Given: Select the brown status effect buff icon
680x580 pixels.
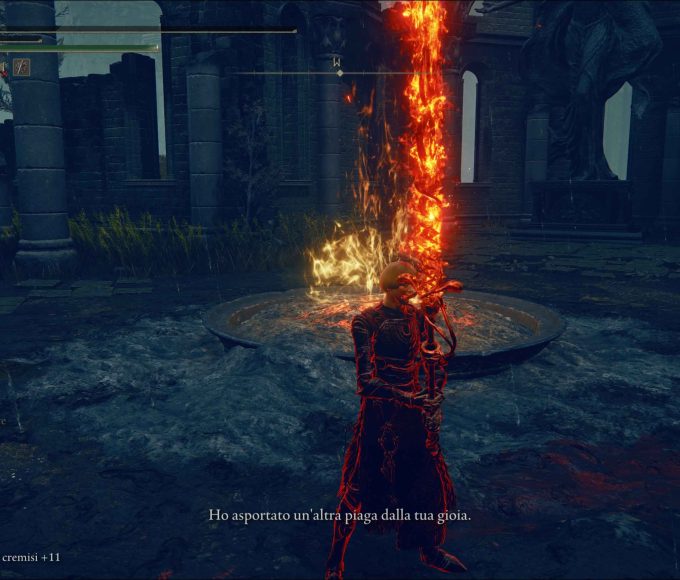Looking at the screenshot, I should (x=21, y=68).
